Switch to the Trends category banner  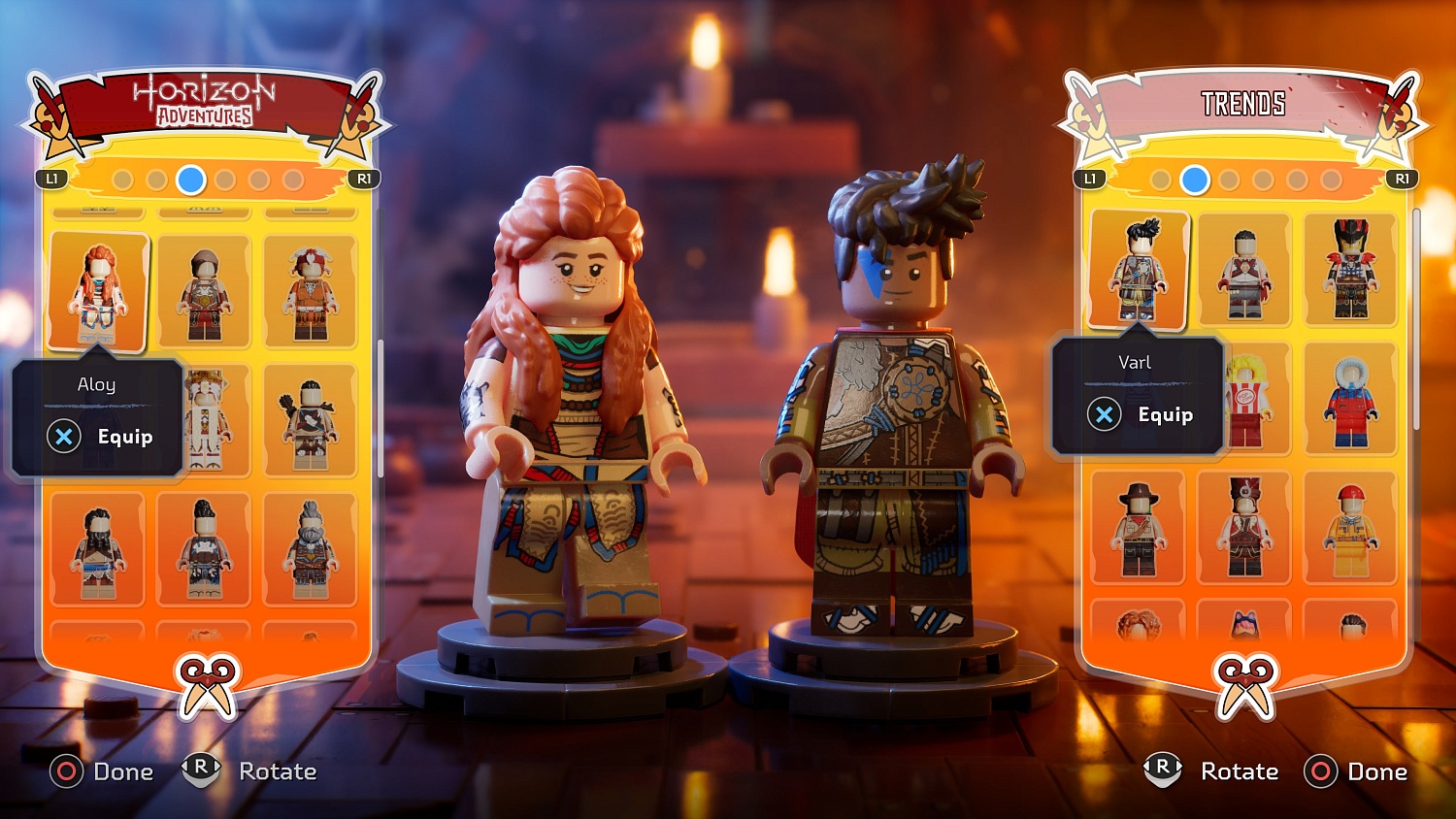coord(1244,100)
